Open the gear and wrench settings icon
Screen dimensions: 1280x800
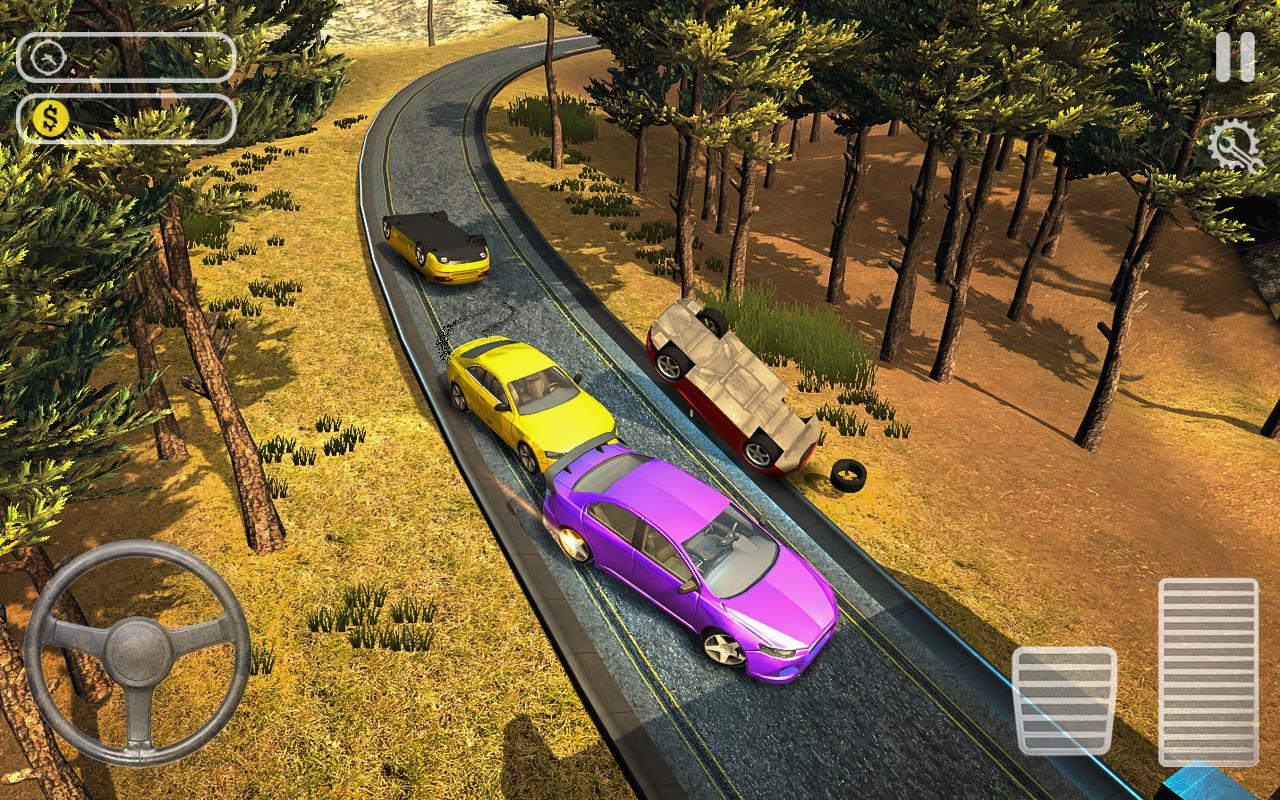pos(1234,148)
